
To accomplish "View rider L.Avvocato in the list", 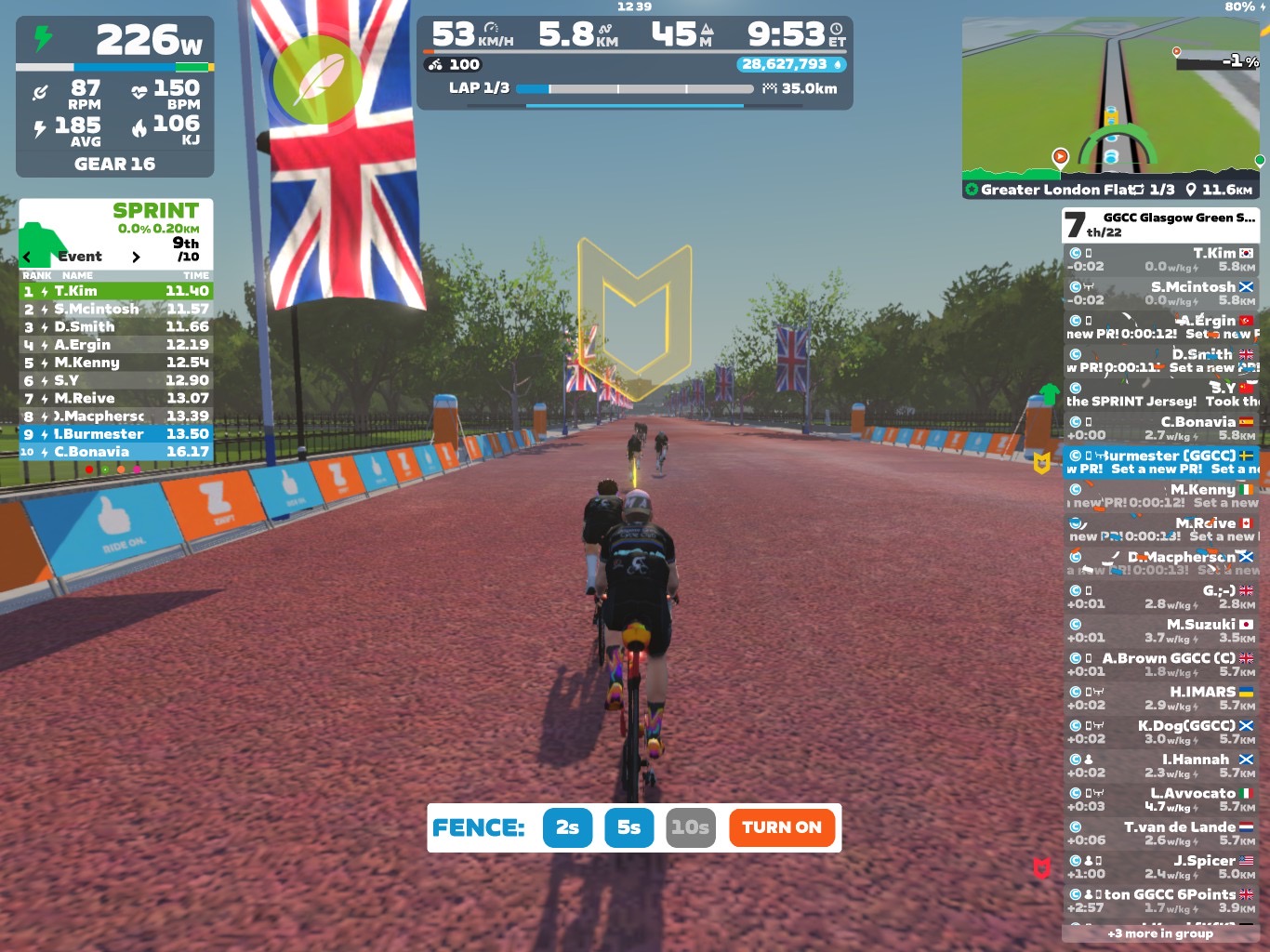I will click(x=1160, y=800).
